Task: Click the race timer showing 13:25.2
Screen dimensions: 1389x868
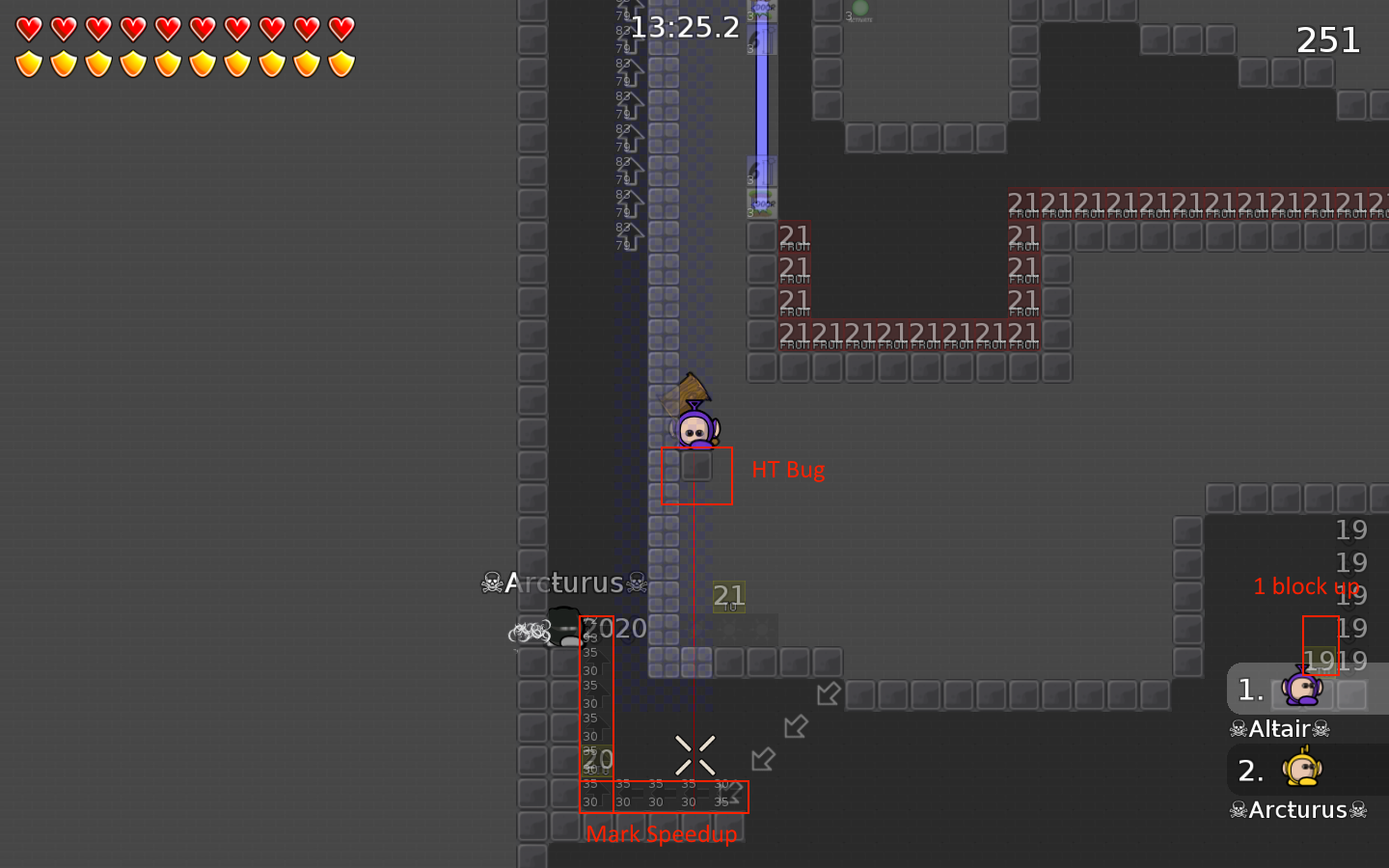Action: click(x=684, y=27)
